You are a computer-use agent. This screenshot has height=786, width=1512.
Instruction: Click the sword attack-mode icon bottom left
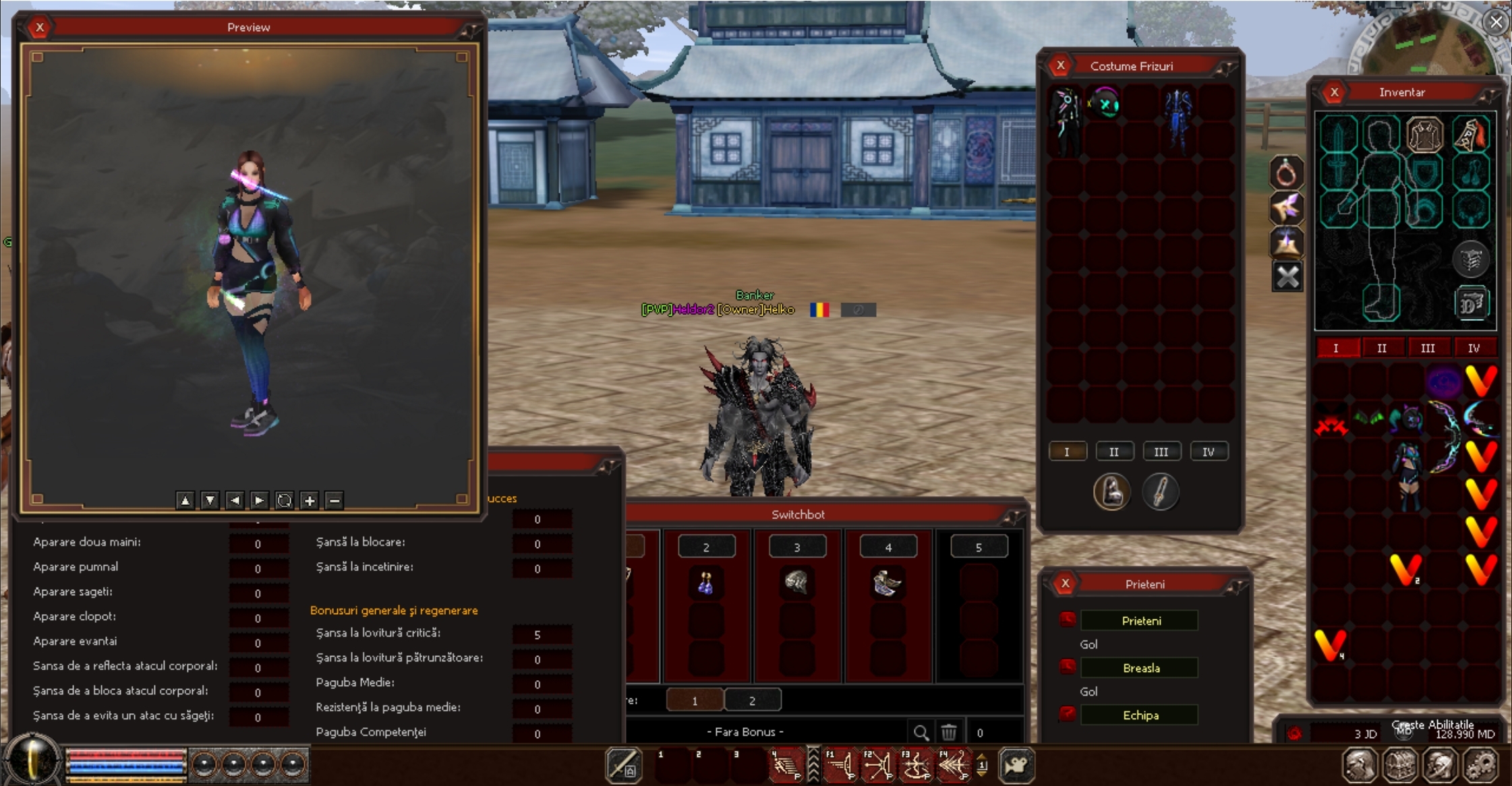(x=624, y=765)
